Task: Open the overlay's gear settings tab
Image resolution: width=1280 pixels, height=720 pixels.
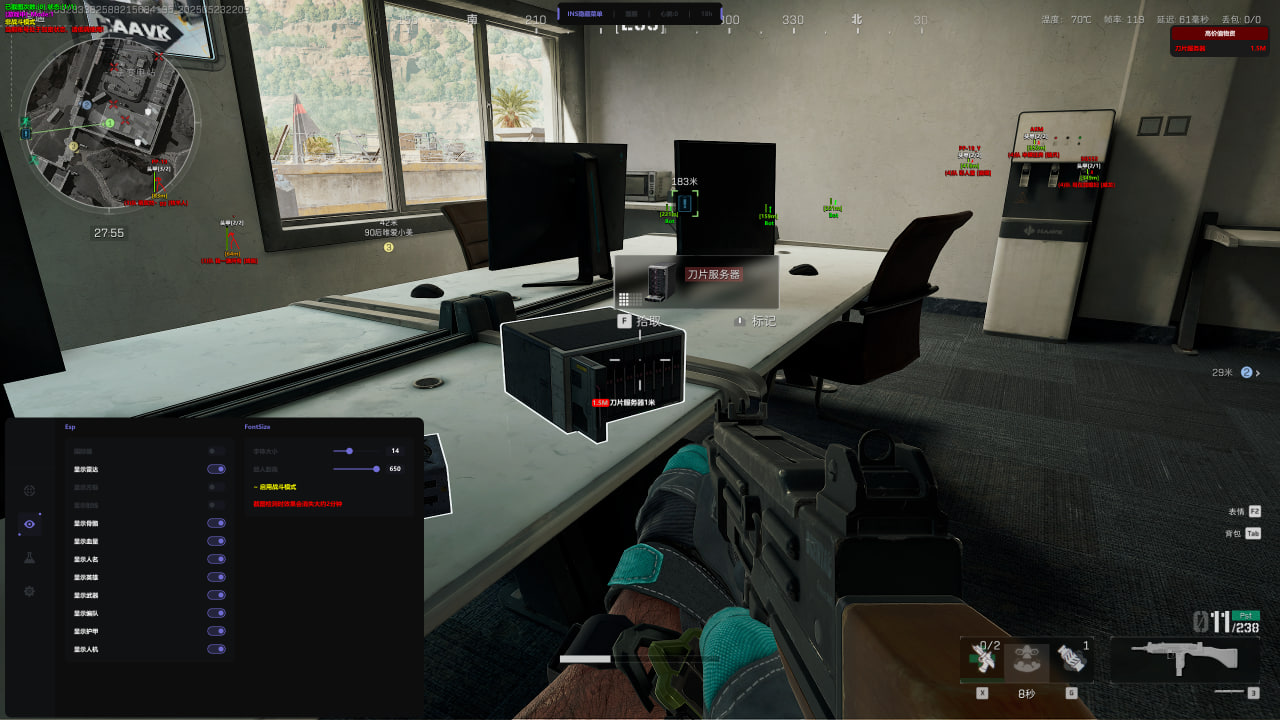Action: [x=29, y=591]
